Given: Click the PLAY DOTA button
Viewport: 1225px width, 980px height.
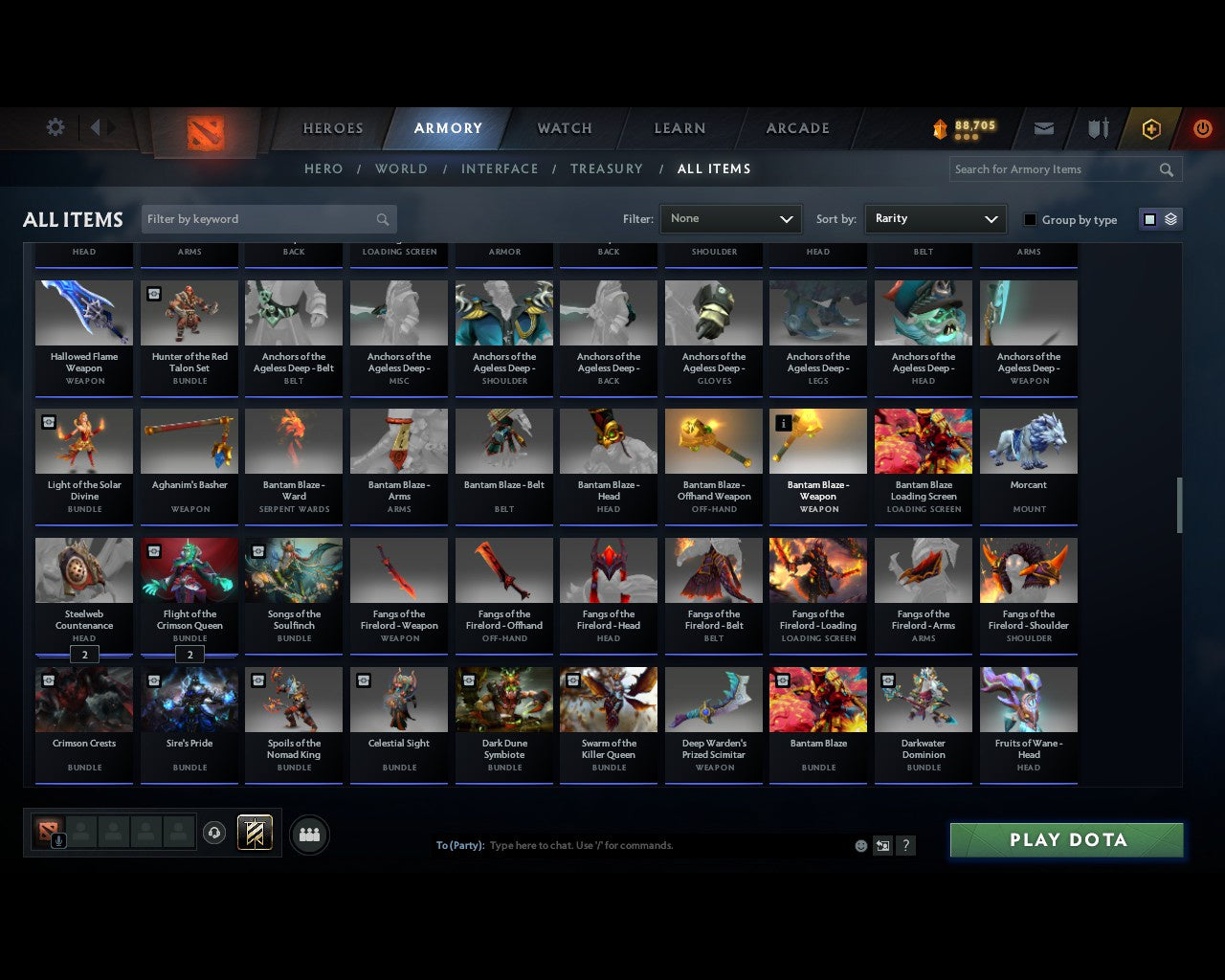Looking at the screenshot, I should pos(1066,839).
